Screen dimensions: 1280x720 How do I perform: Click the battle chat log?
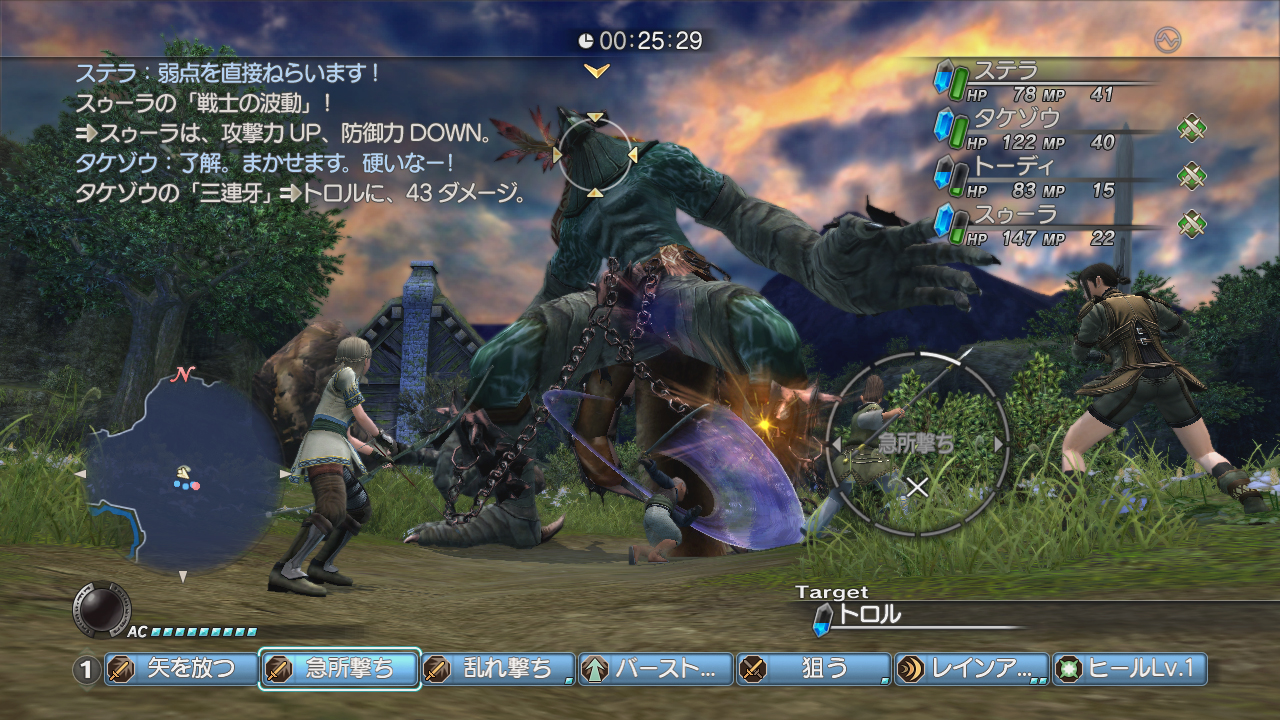[300, 132]
